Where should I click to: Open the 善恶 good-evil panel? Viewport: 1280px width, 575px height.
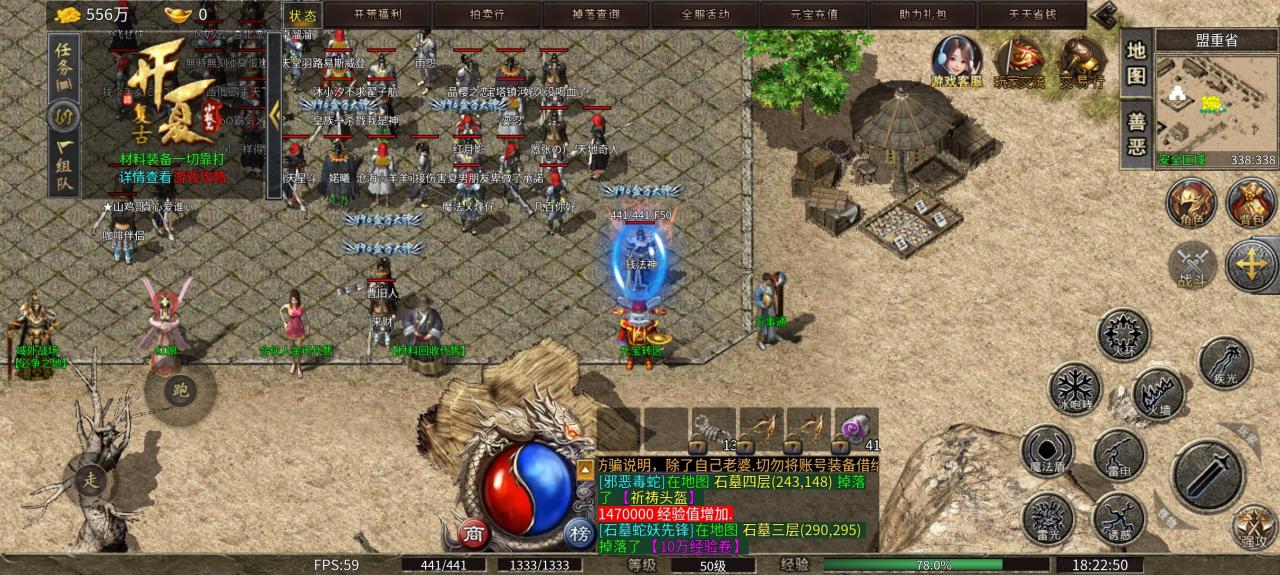(x=1136, y=134)
